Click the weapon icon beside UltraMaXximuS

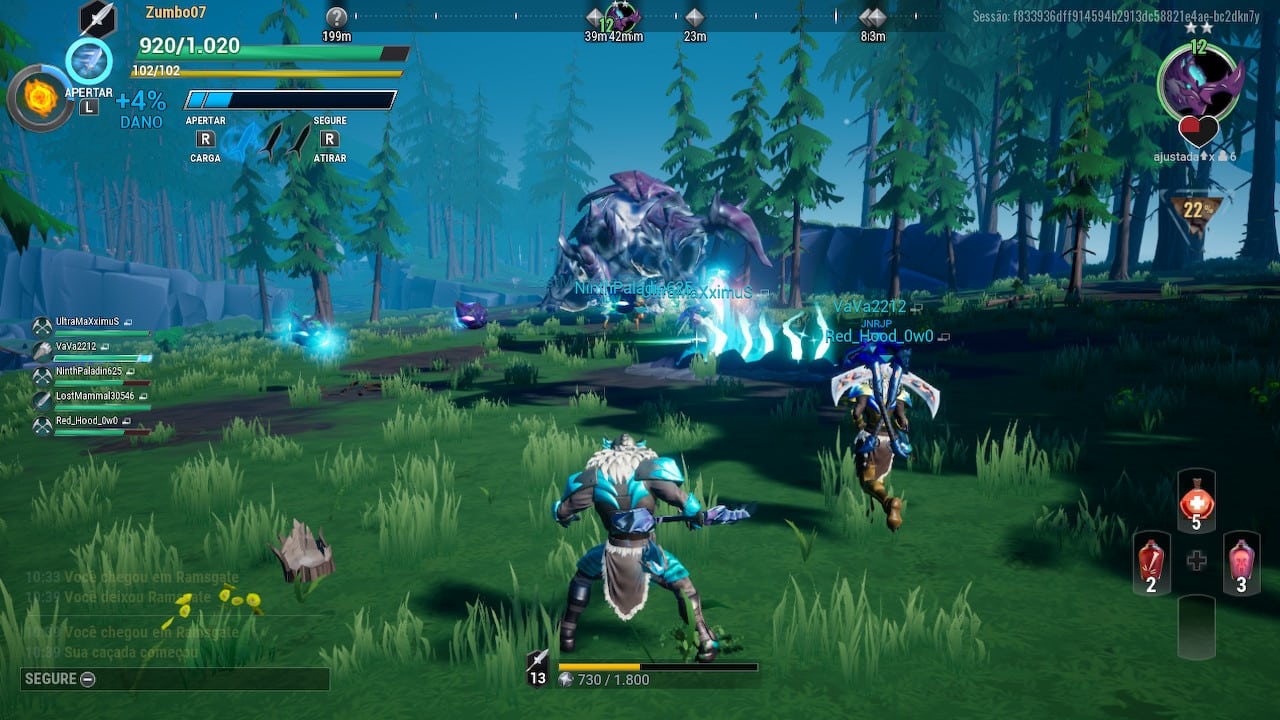(42, 324)
